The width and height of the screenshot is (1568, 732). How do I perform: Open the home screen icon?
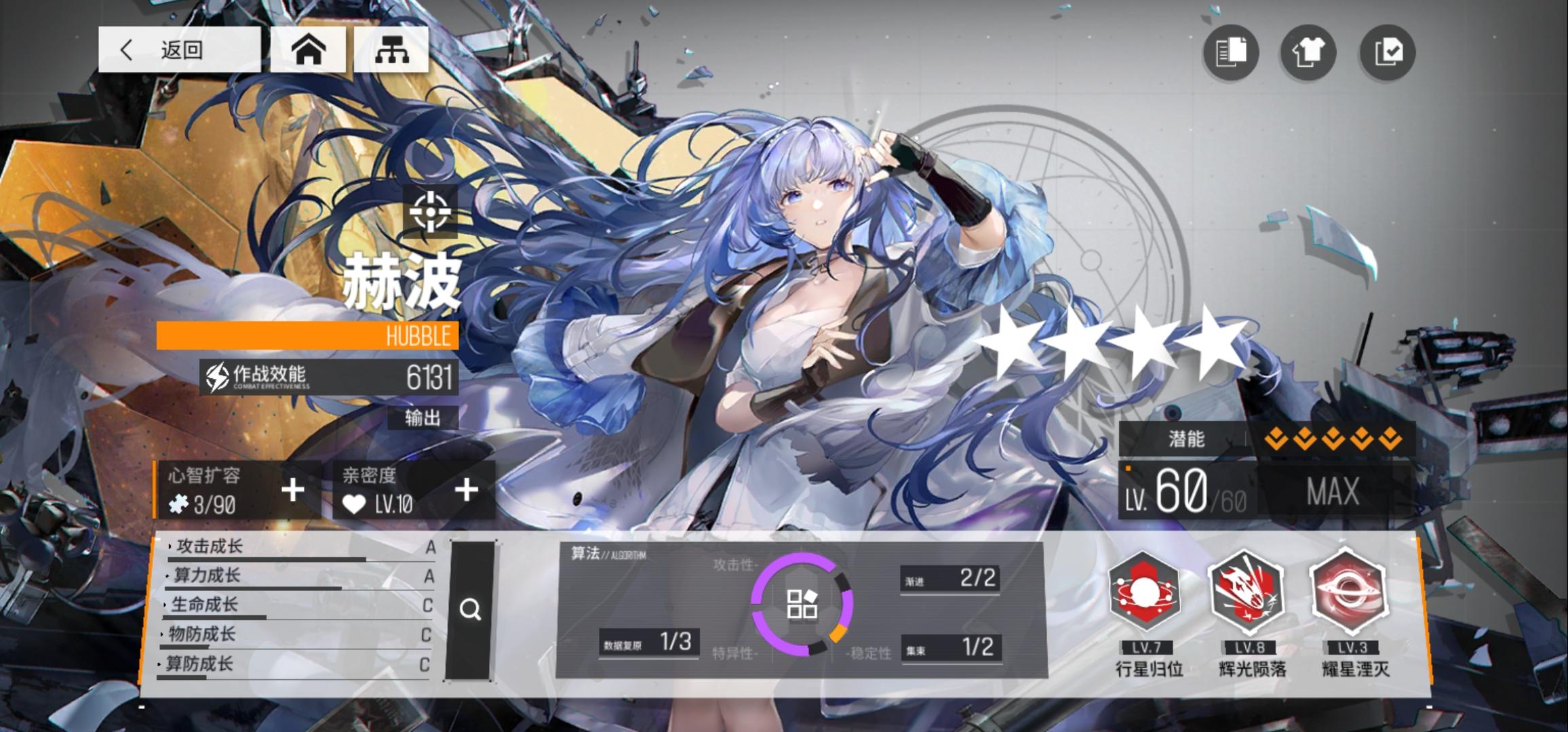pos(309,49)
